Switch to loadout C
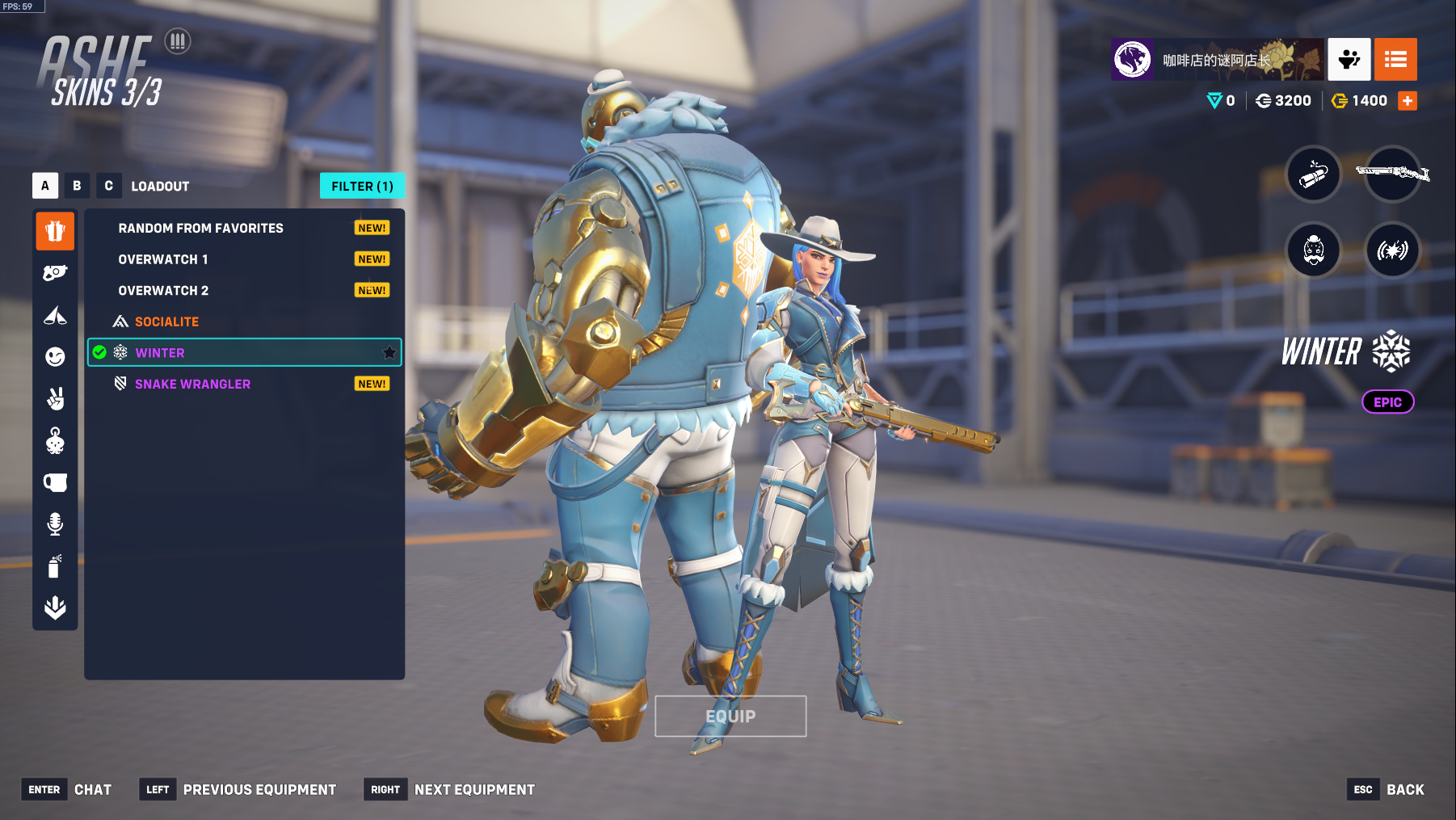 point(108,186)
